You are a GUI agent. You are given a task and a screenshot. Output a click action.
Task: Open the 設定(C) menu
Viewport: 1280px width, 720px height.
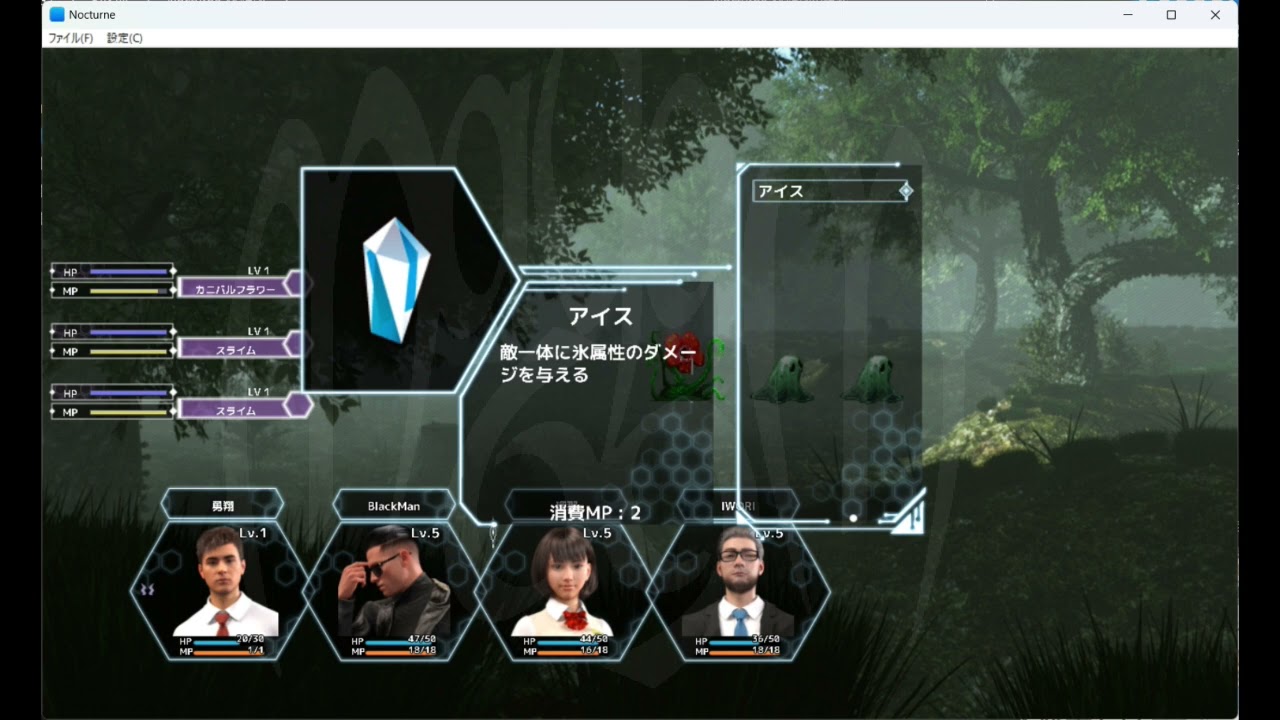(125, 38)
